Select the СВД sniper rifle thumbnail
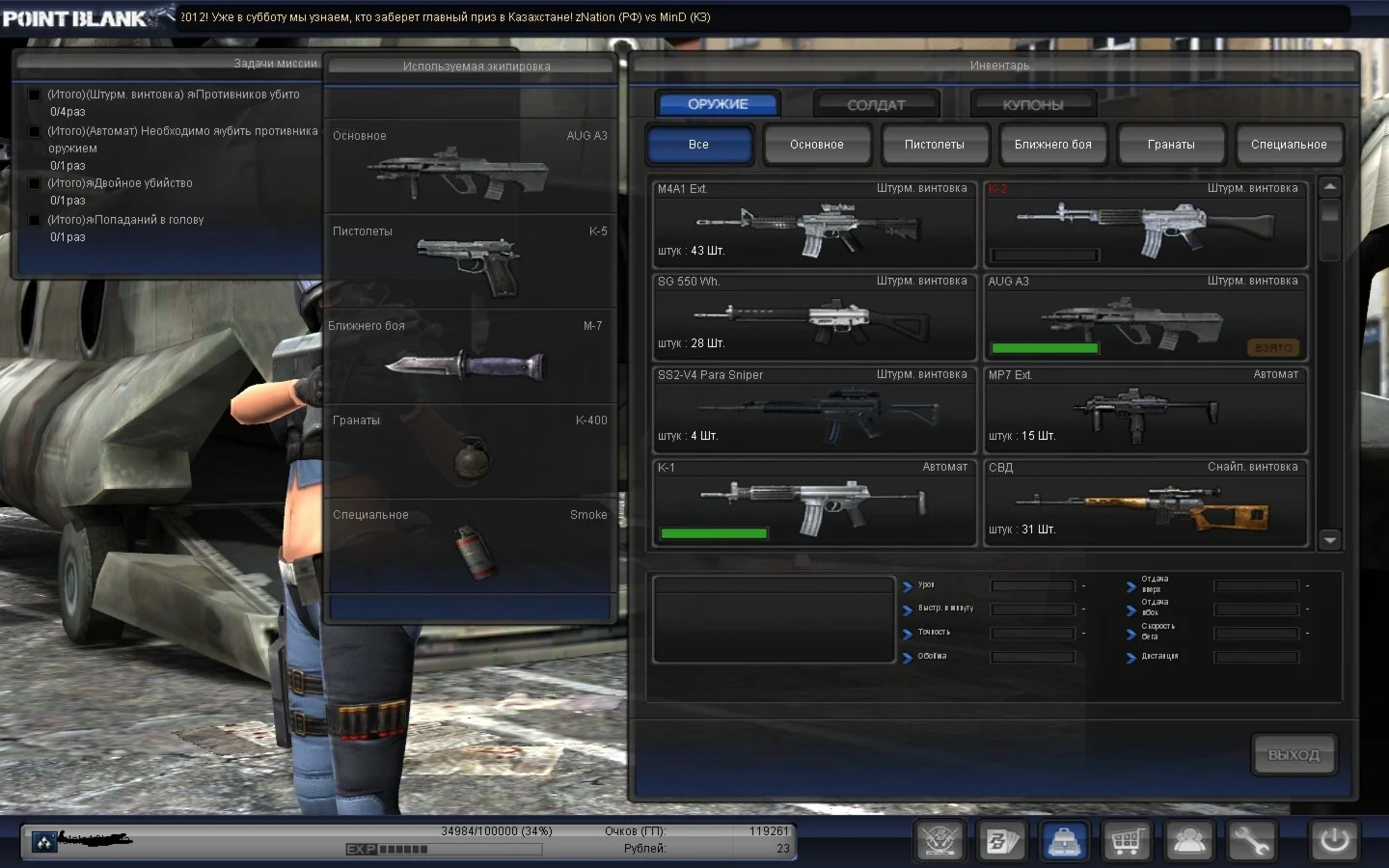 tap(1144, 503)
